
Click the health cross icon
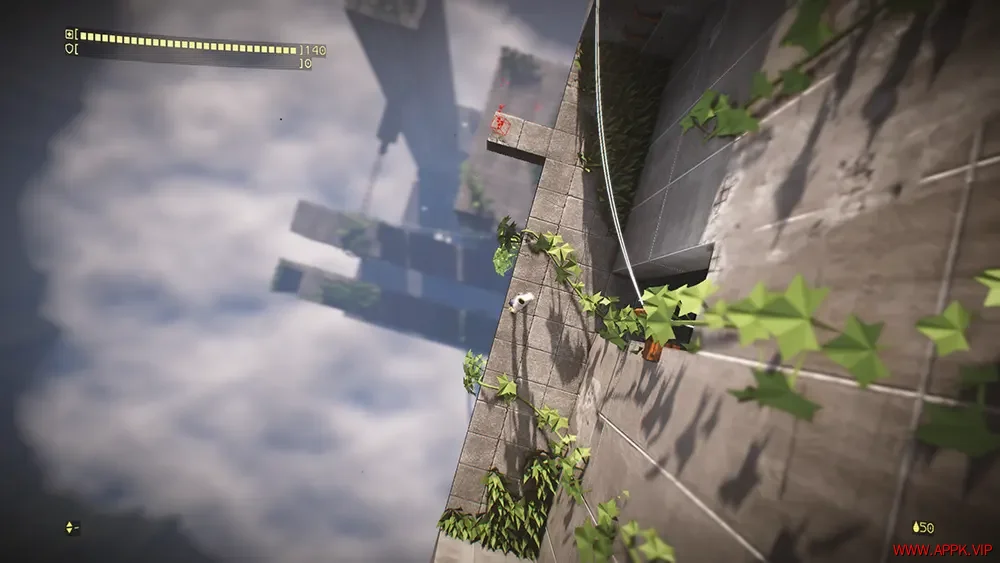pyautogui.click(x=69, y=34)
